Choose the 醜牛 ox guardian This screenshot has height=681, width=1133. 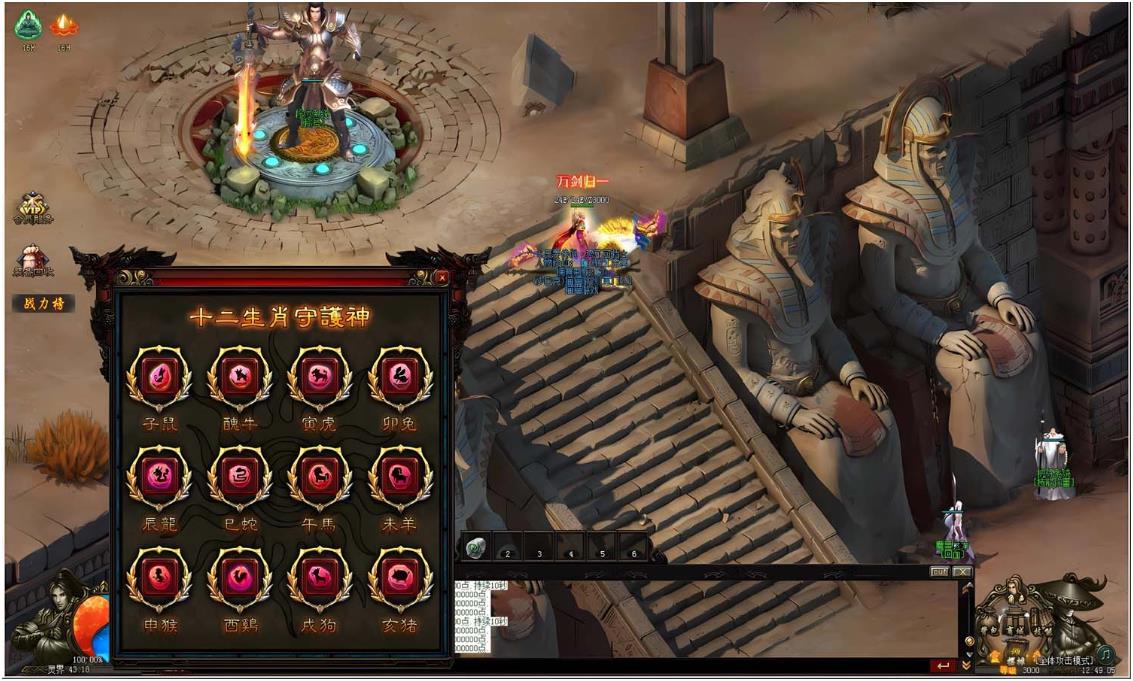pos(239,378)
